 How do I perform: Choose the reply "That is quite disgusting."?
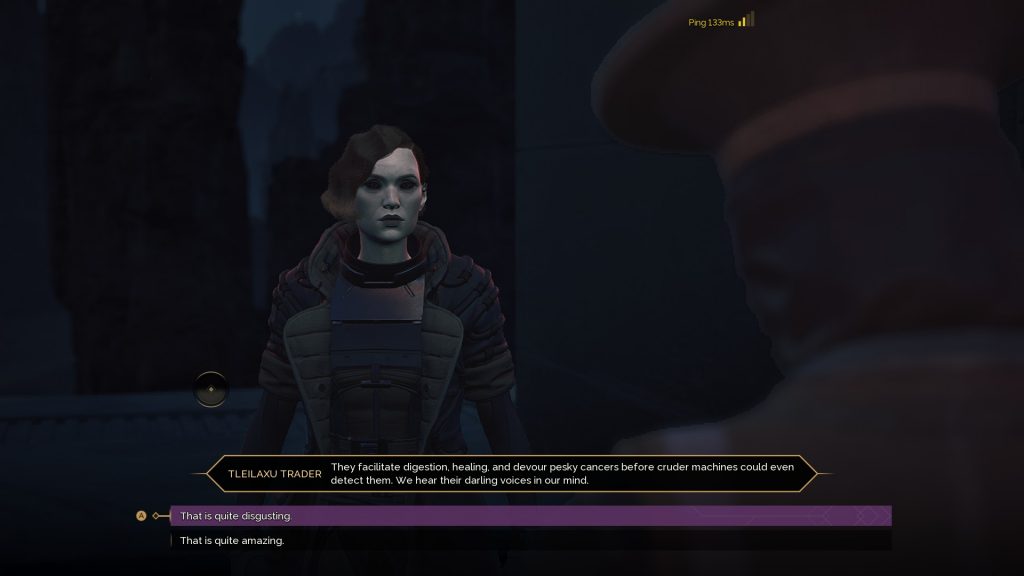pos(236,516)
